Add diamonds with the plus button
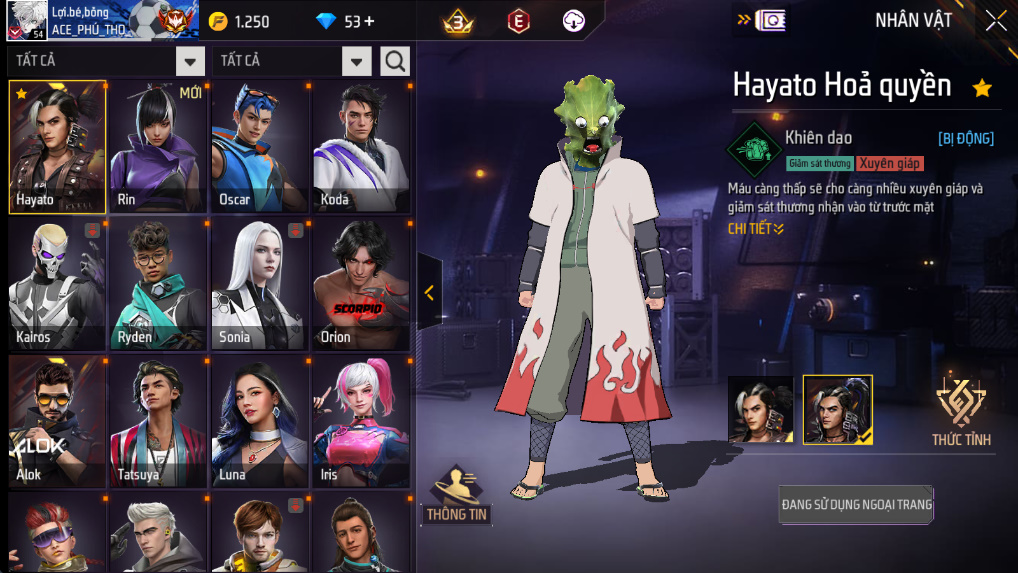This screenshot has height=573, width=1018. 369,22
